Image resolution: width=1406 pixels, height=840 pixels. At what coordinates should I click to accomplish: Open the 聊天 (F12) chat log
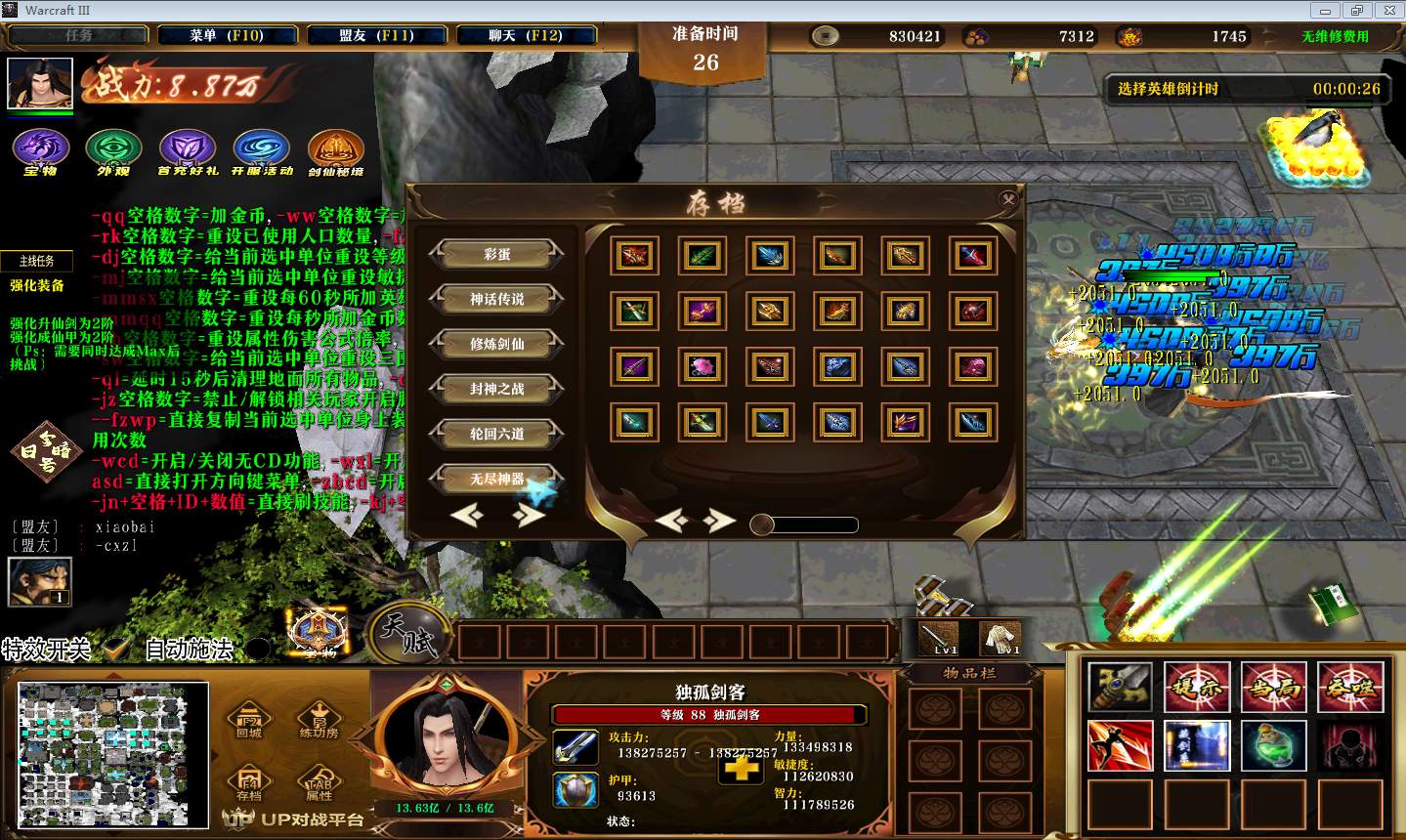coord(526,35)
